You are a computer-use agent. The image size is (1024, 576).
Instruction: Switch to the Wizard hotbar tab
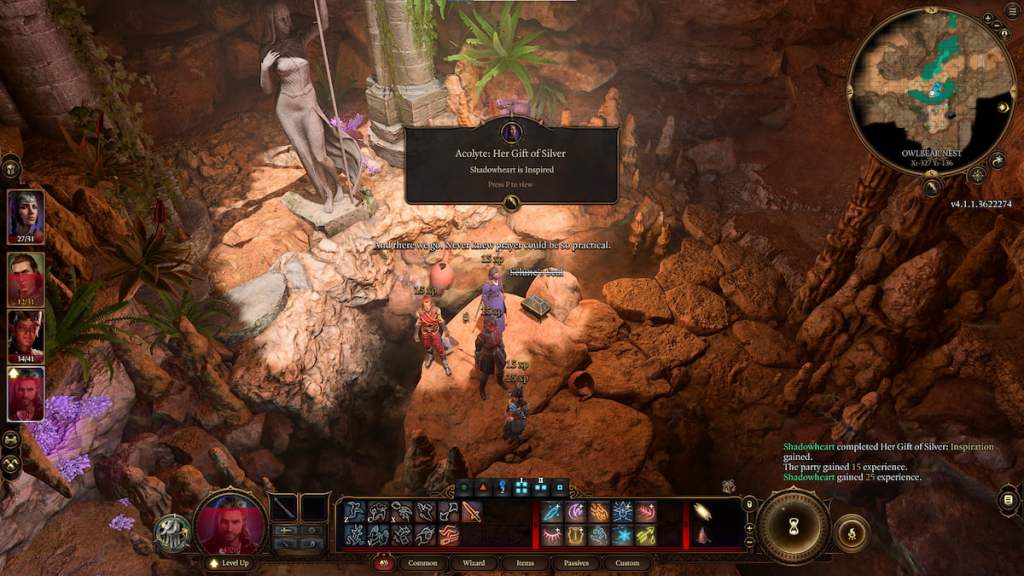[474, 563]
